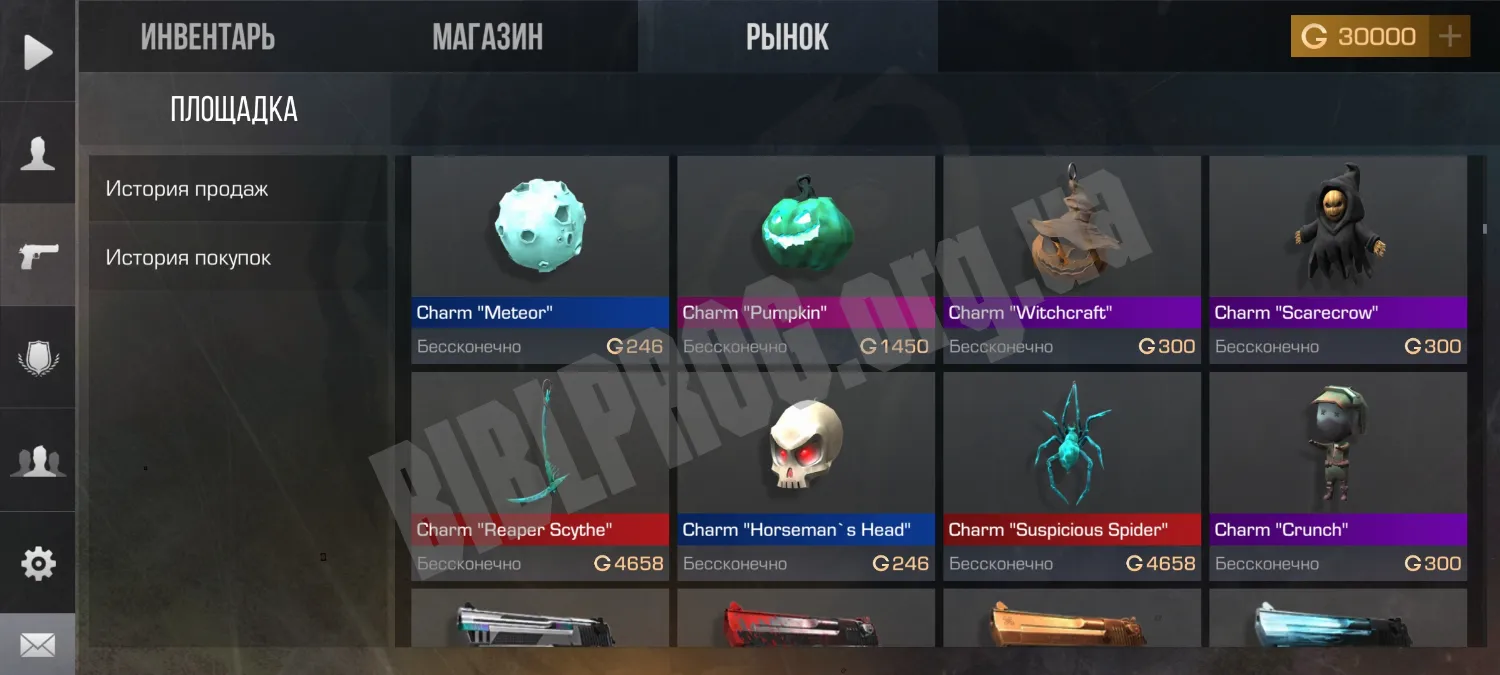1500x675 pixels.
Task: Select the РЫНОК tab
Action: tap(787, 37)
